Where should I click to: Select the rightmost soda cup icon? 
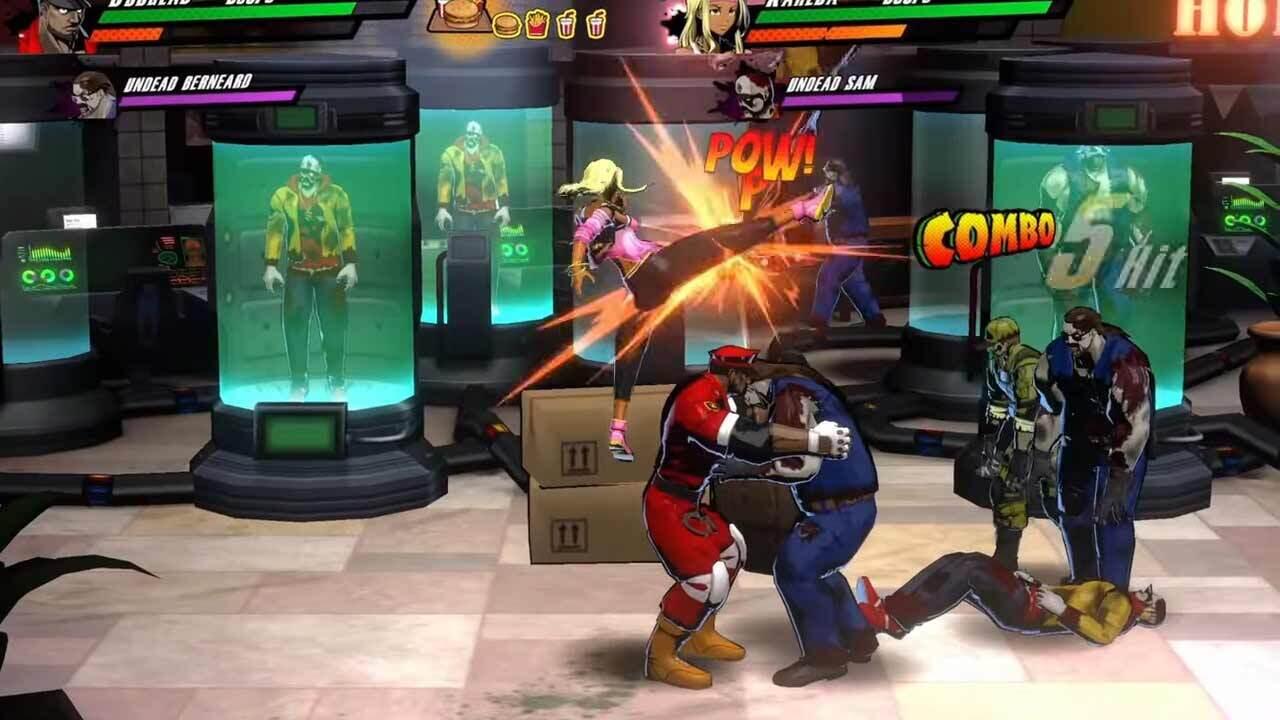597,25
